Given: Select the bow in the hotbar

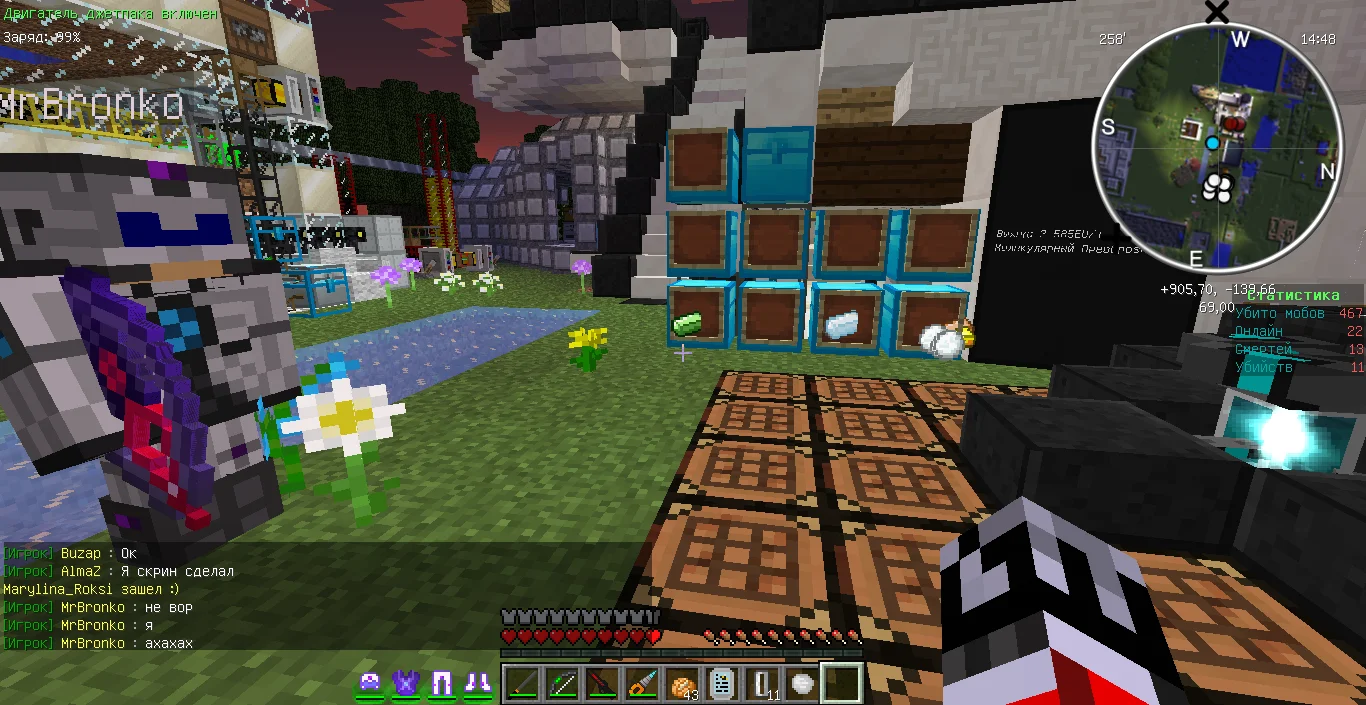Looking at the screenshot, I should tap(562, 684).
